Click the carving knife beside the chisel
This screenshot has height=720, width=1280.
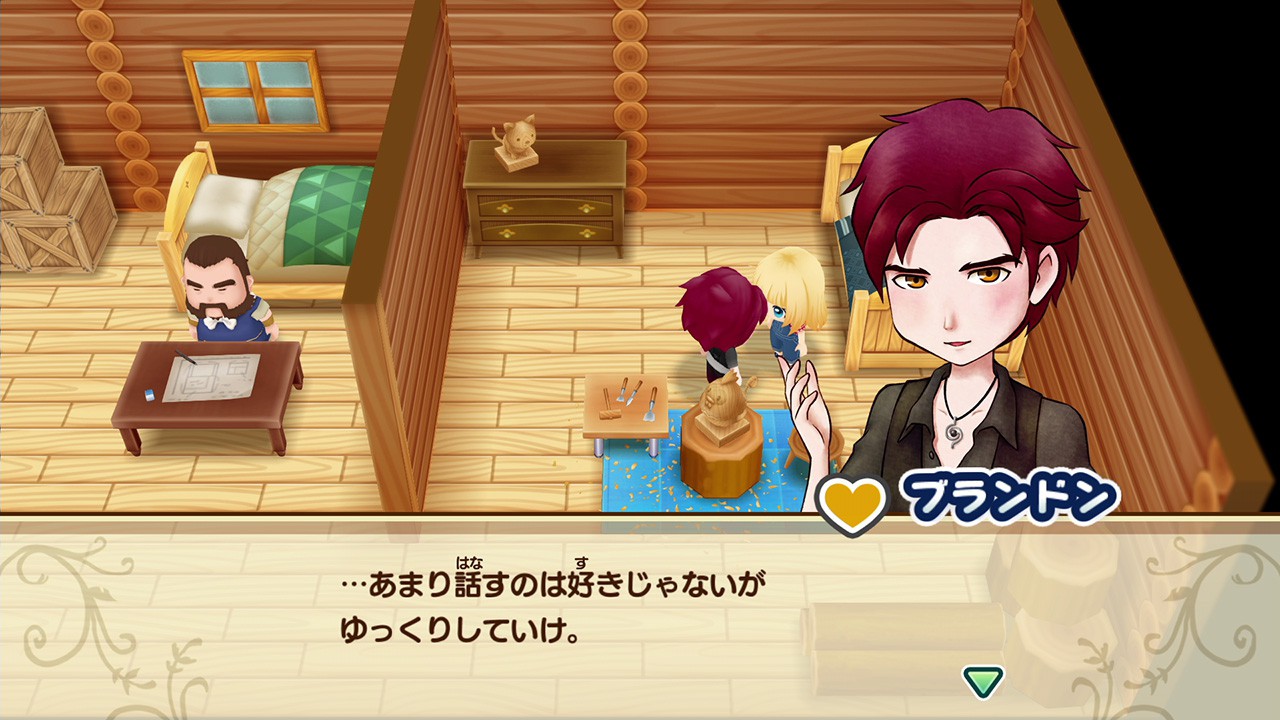tap(632, 395)
